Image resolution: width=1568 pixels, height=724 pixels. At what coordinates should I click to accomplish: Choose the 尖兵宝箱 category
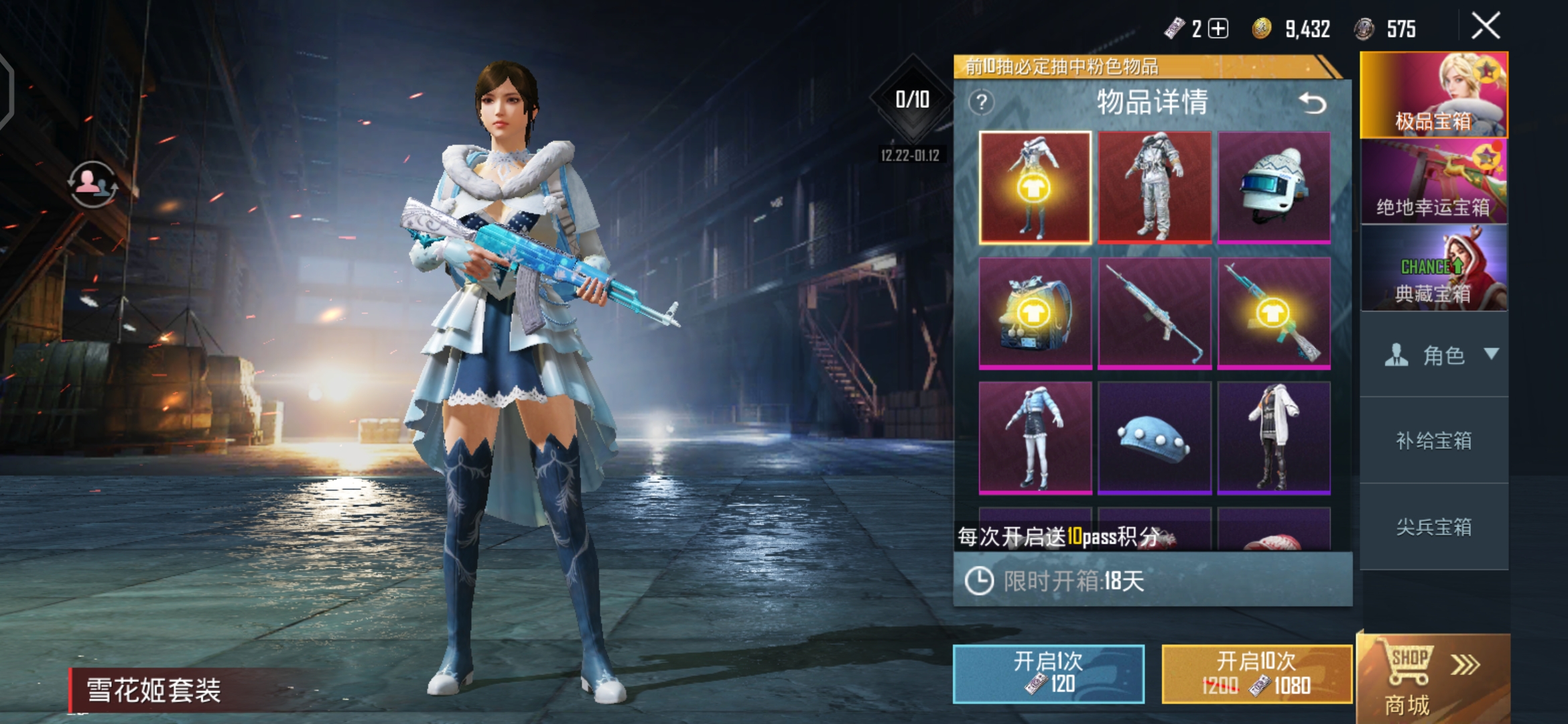[x=1434, y=527]
